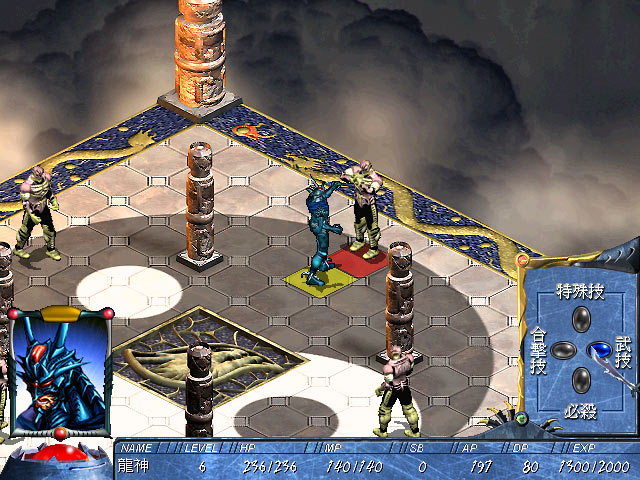640x480 pixels.
Task: Click the 龍神 character portrait
Action: click(x=59, y=372)
